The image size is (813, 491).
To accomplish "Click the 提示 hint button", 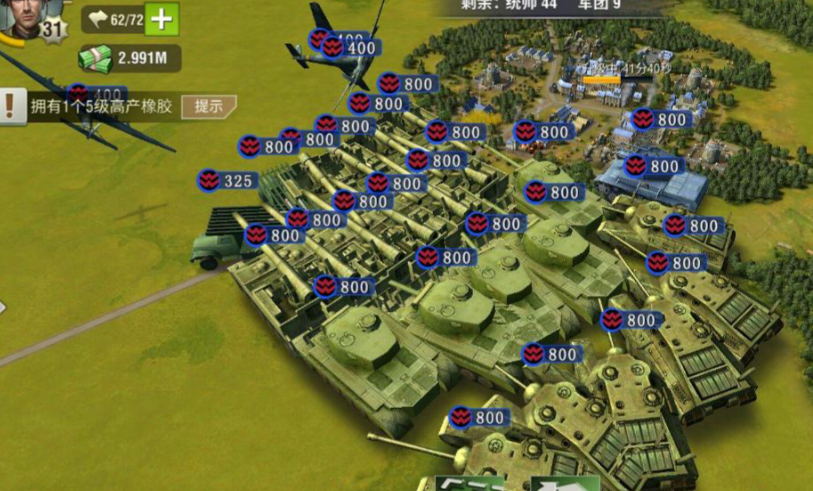I will click(x=209, y=106).
